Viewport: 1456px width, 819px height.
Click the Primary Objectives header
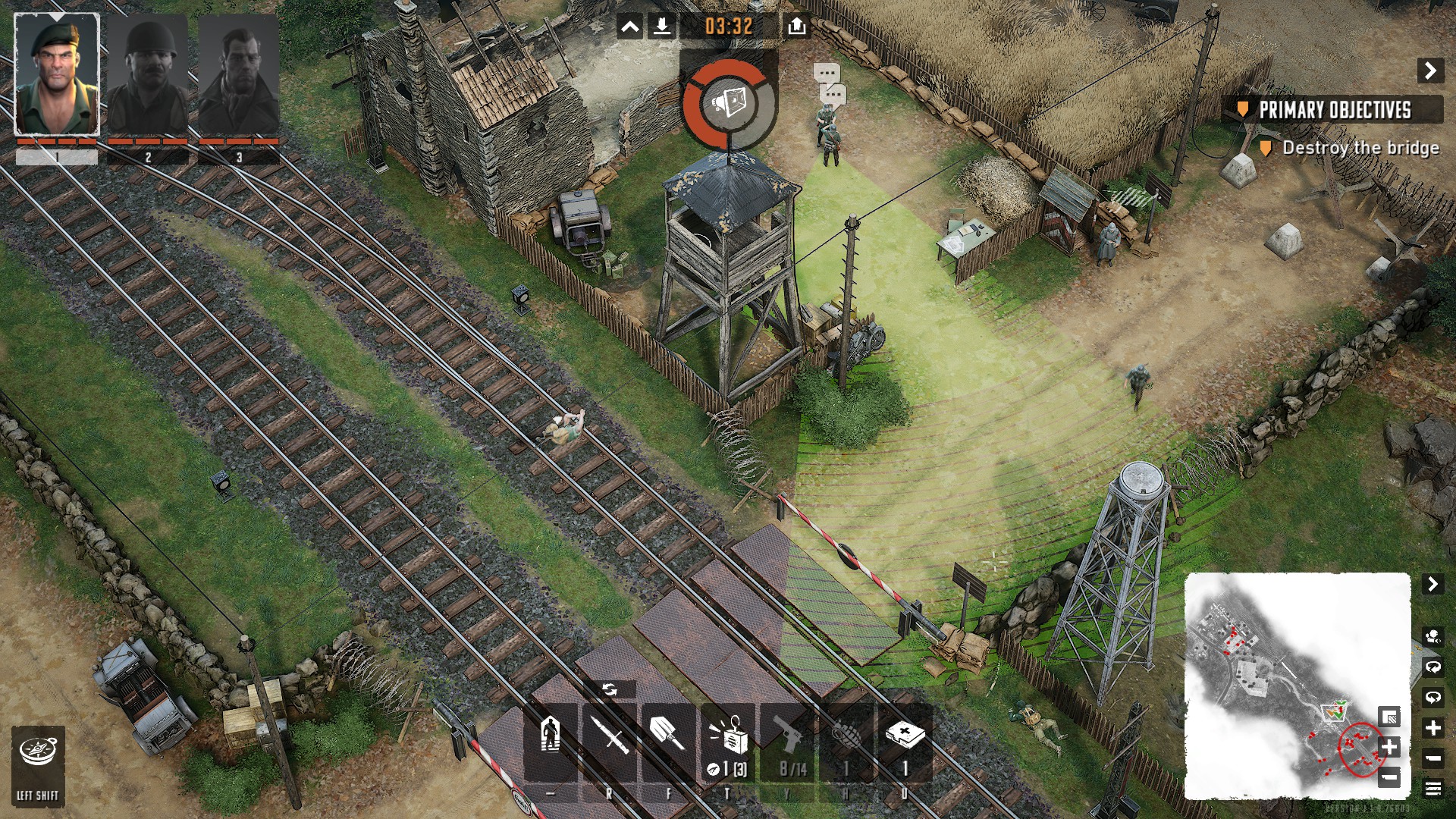pyautogui.click(x=1334, y=110)
